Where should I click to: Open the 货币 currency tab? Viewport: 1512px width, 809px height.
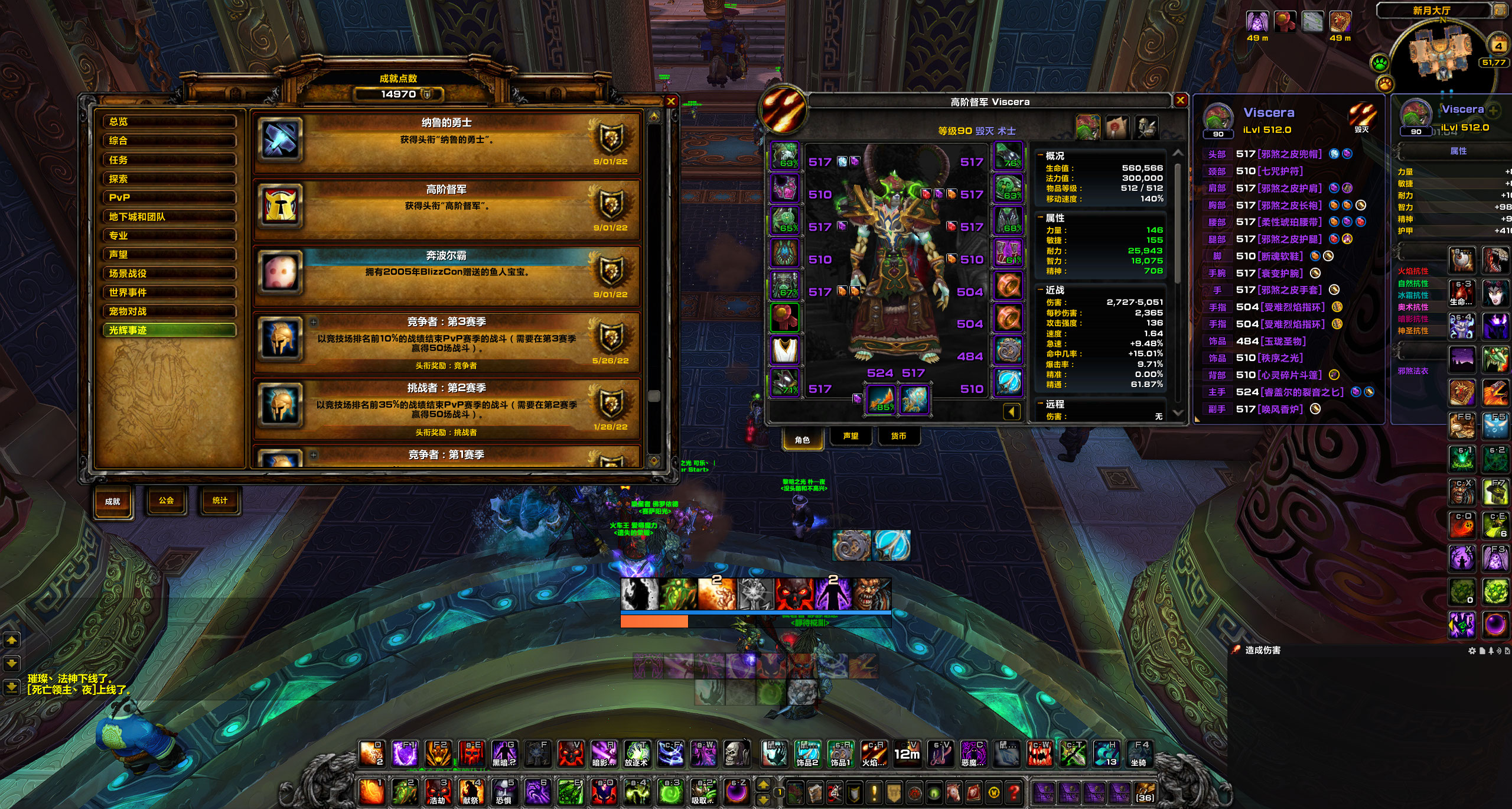pos(898,436)
